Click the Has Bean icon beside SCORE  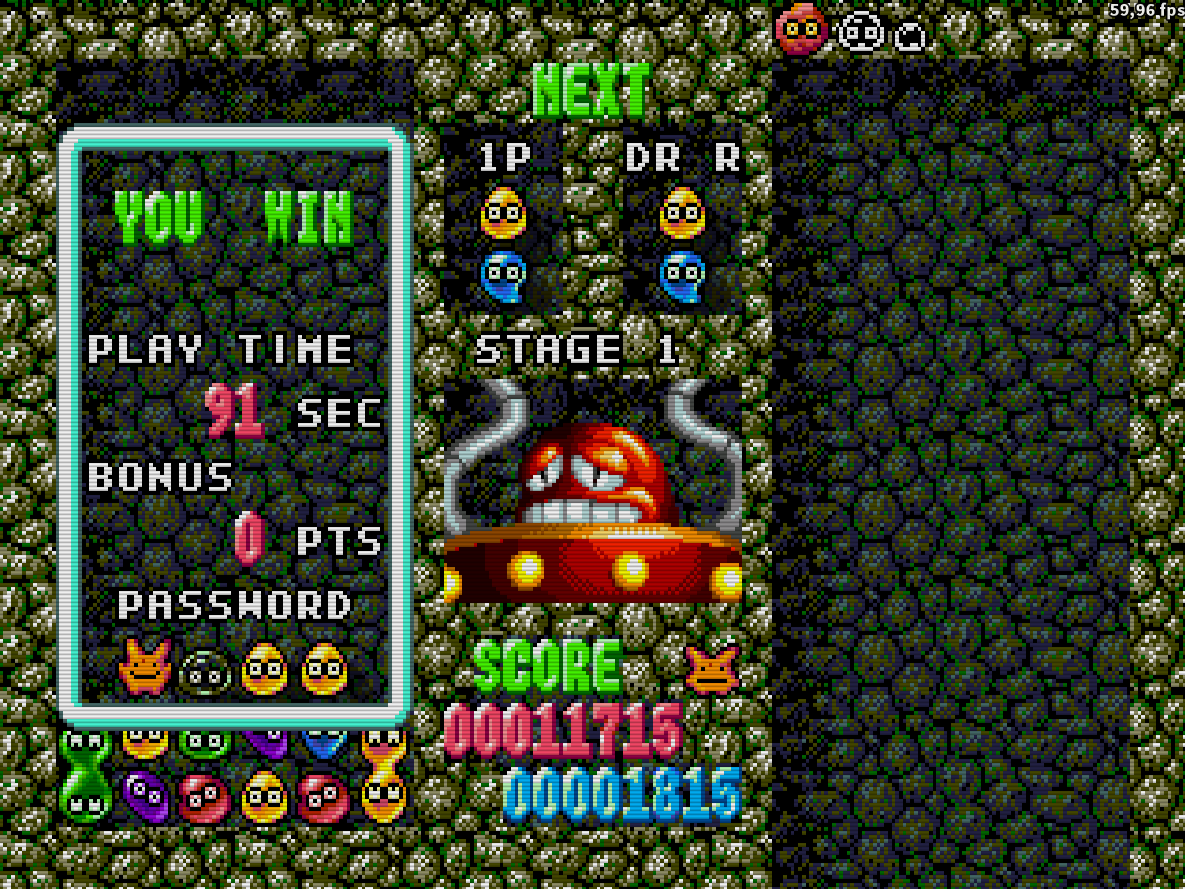click(712, 669)
